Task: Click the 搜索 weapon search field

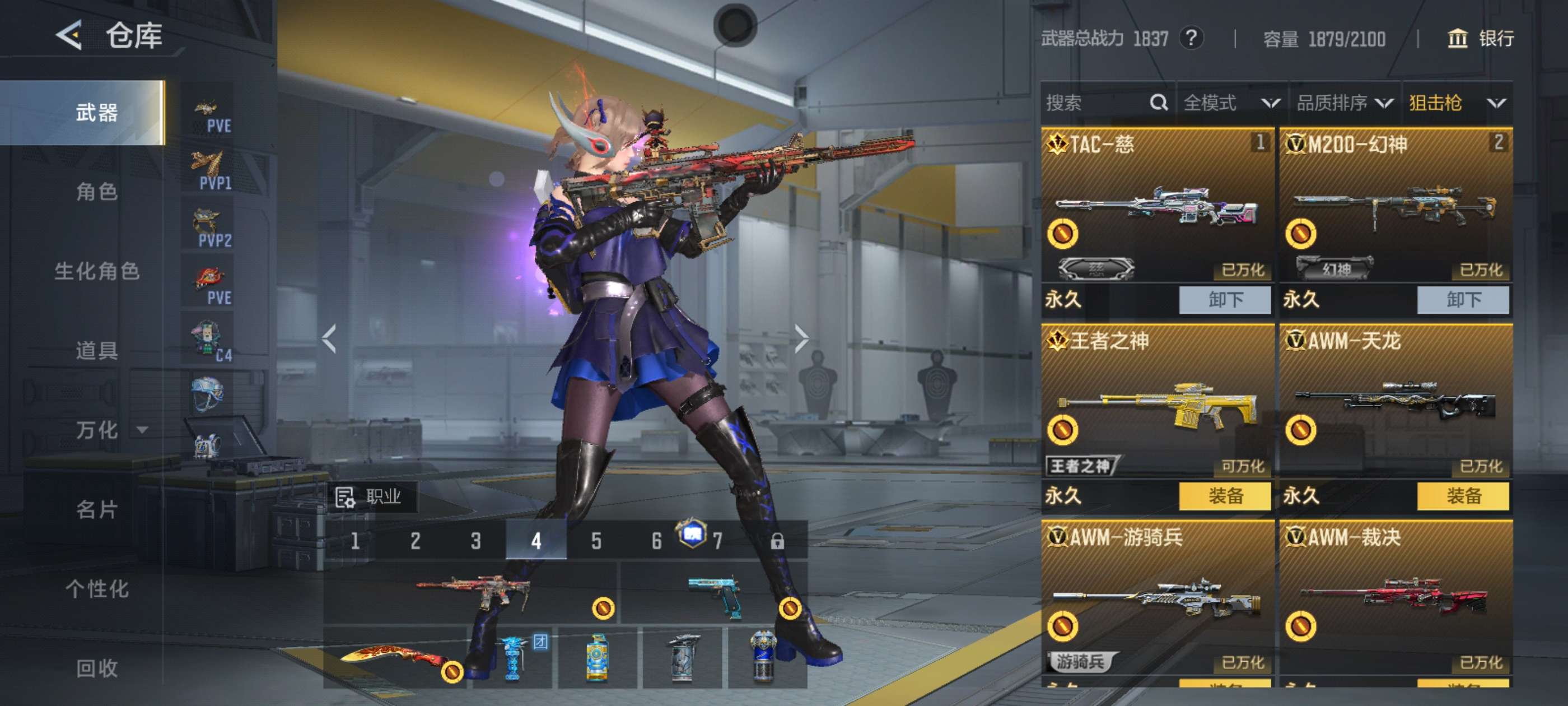Action: pos(1096,103)
